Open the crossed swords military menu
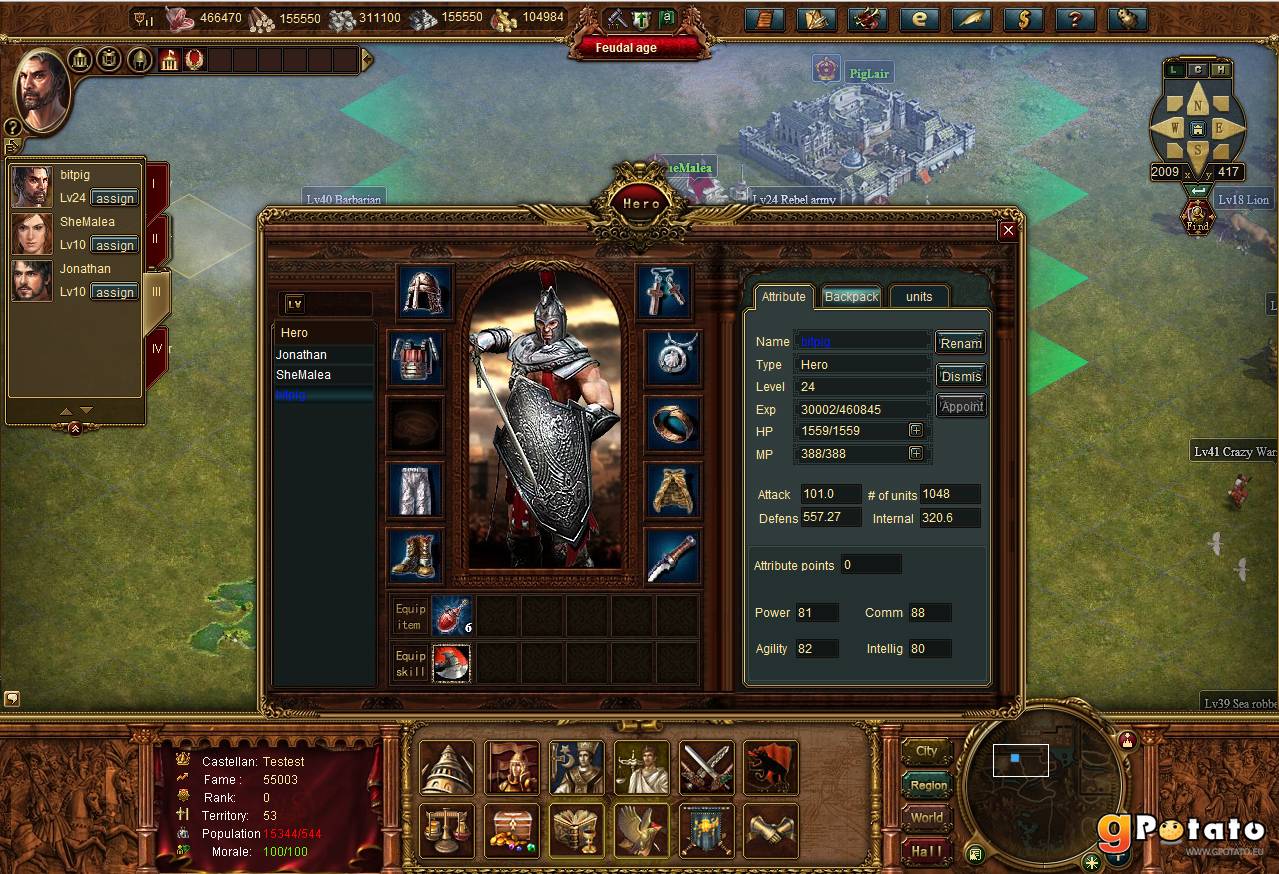The image size is (1279, 874). point(707,767)
